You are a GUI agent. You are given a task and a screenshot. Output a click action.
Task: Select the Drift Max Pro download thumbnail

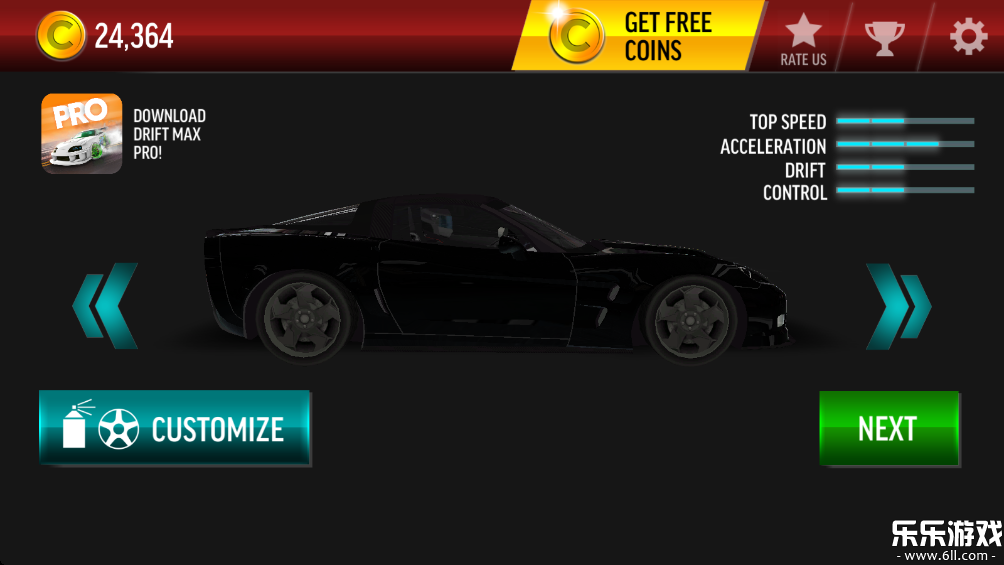click(x=82, y=134)
